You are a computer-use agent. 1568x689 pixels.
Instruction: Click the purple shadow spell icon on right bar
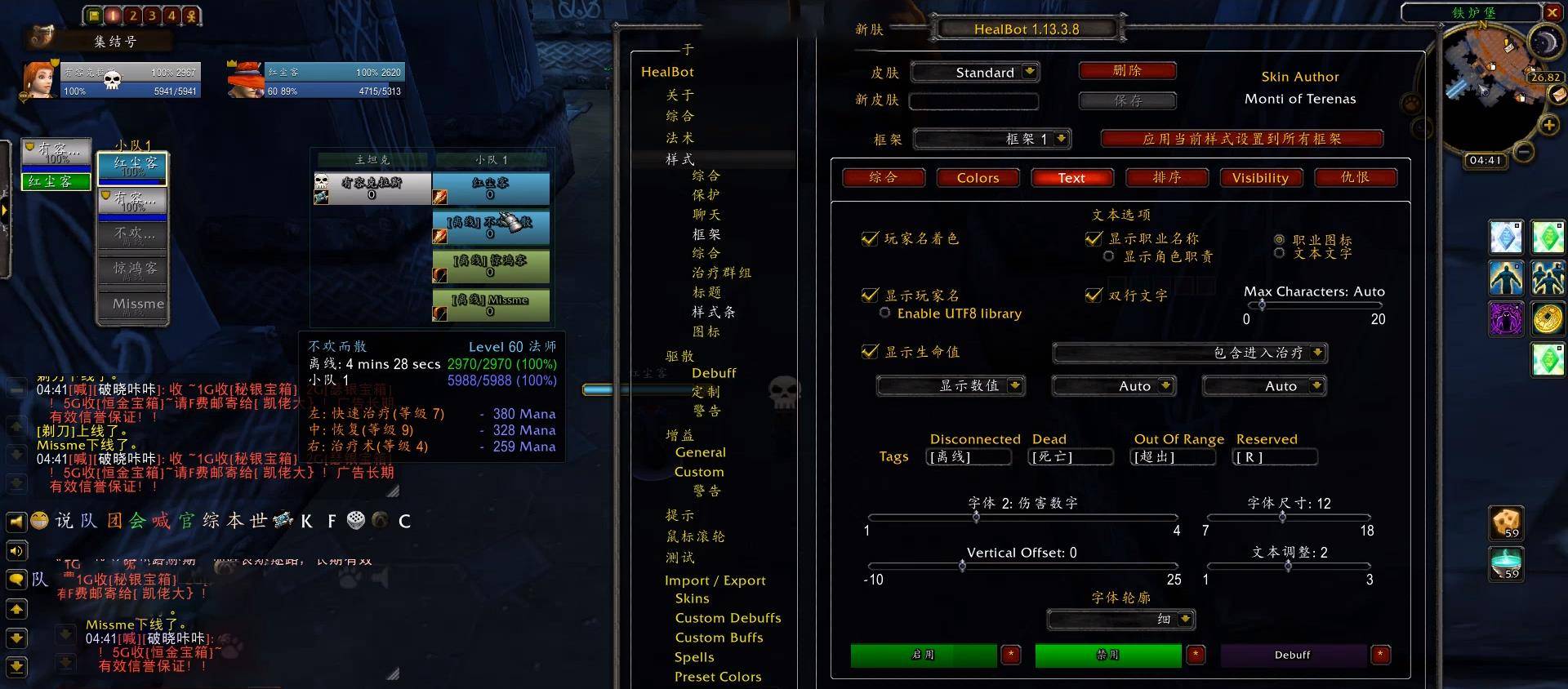1506,318
